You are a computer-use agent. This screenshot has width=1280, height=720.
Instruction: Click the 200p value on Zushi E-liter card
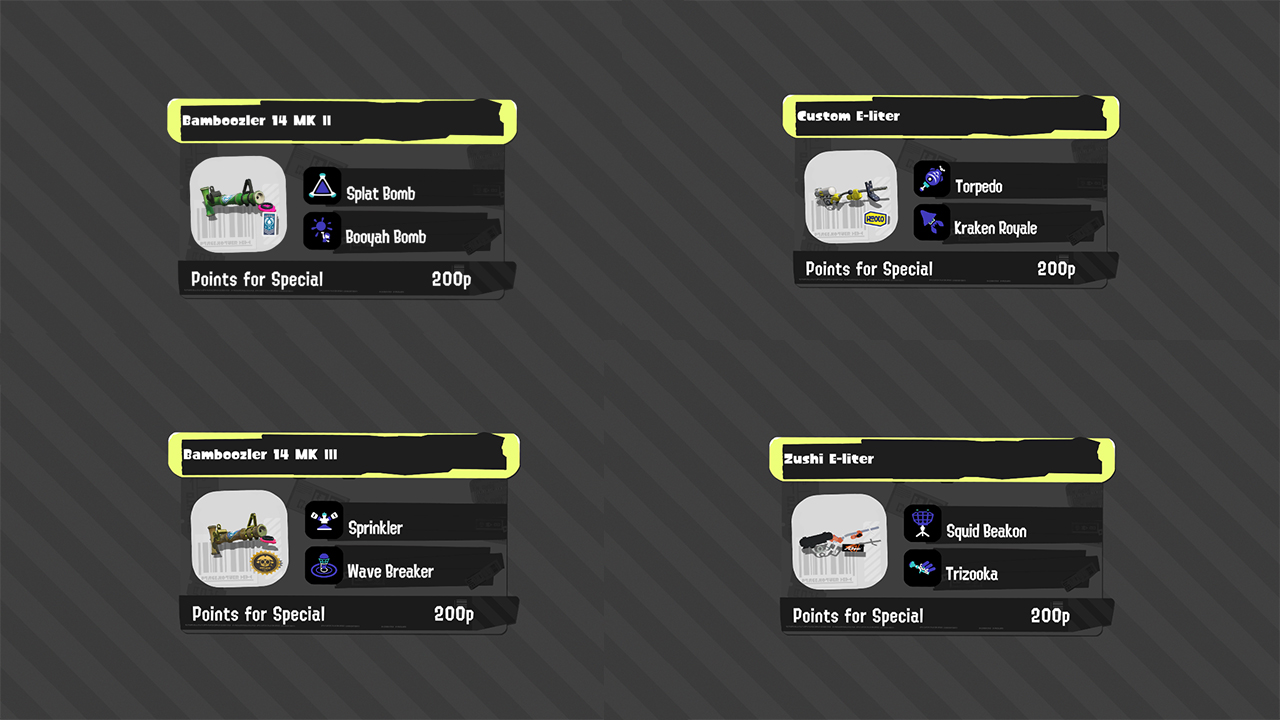(x=1049, y=615)
